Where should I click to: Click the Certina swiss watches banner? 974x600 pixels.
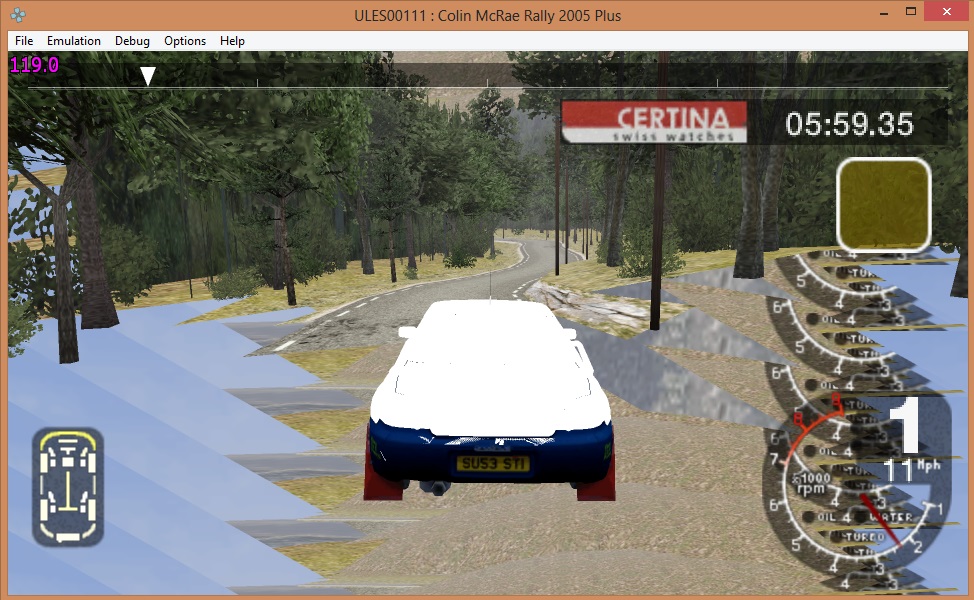655,122
